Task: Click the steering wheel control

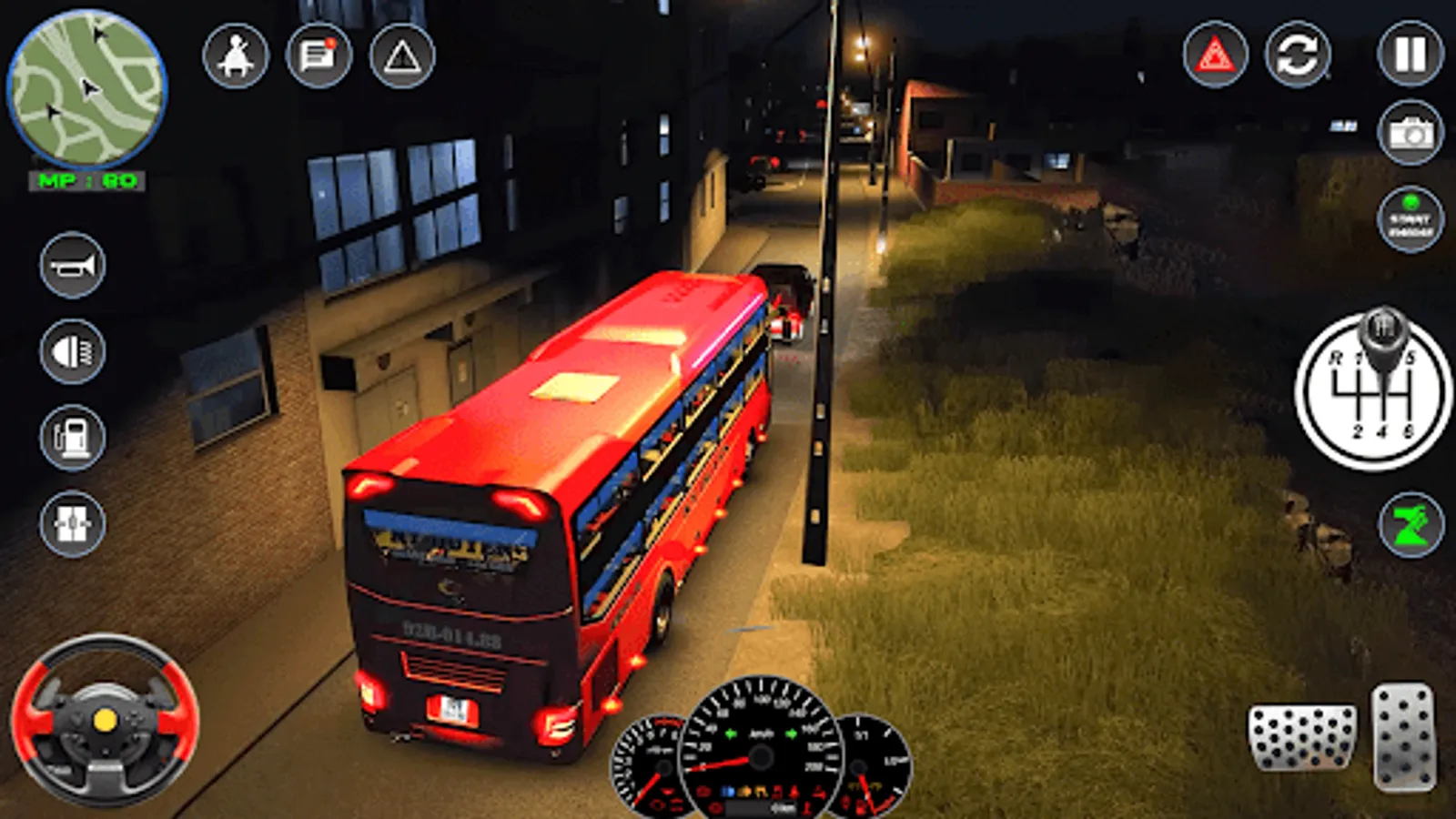Action: [105, 721]
